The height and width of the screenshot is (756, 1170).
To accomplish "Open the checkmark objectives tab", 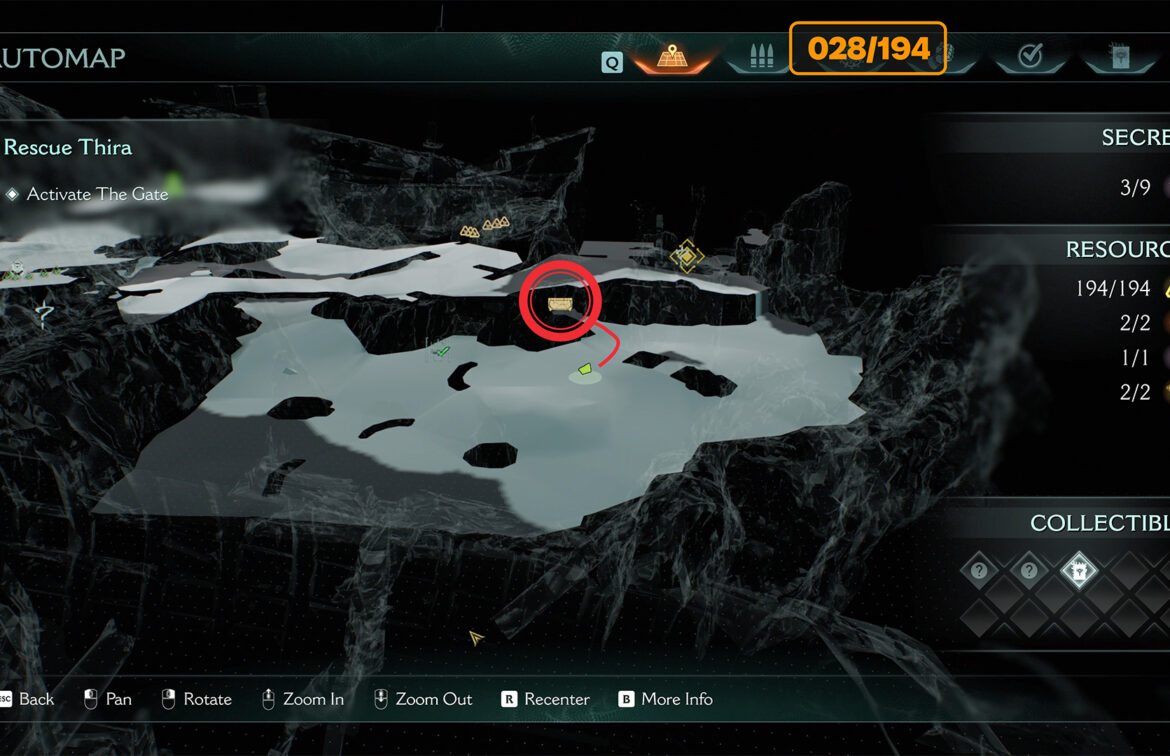I will (1029, 57).
